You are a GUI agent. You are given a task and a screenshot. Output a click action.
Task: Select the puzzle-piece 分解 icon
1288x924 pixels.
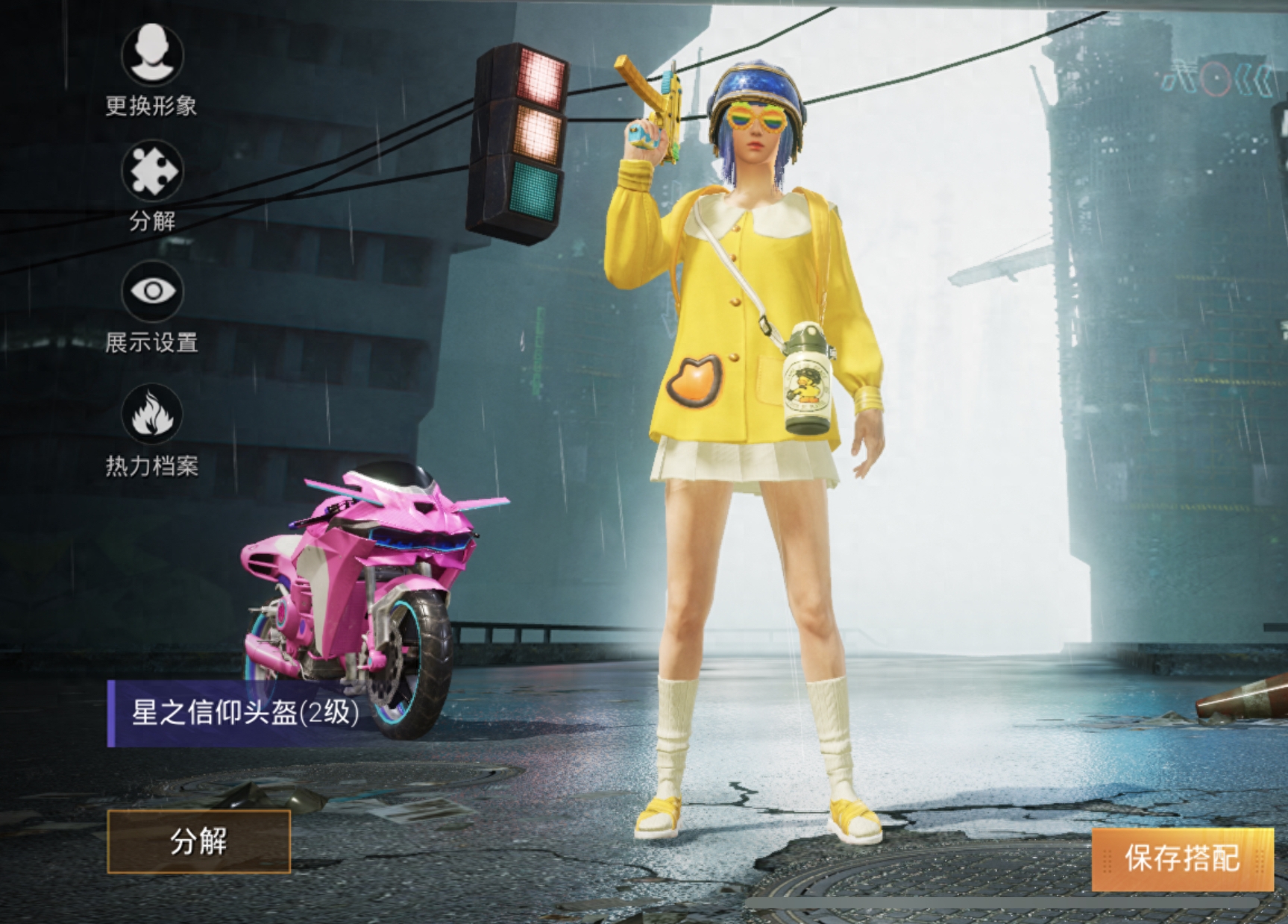[152, 172]
